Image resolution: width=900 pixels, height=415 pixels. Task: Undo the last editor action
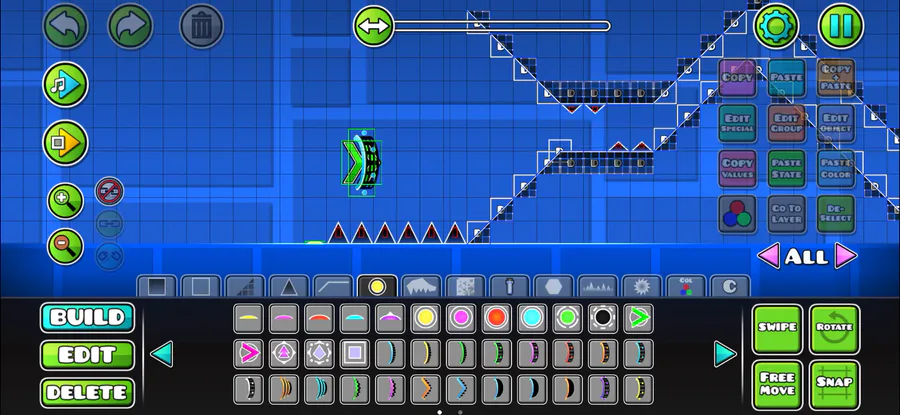tap(65, 25)
